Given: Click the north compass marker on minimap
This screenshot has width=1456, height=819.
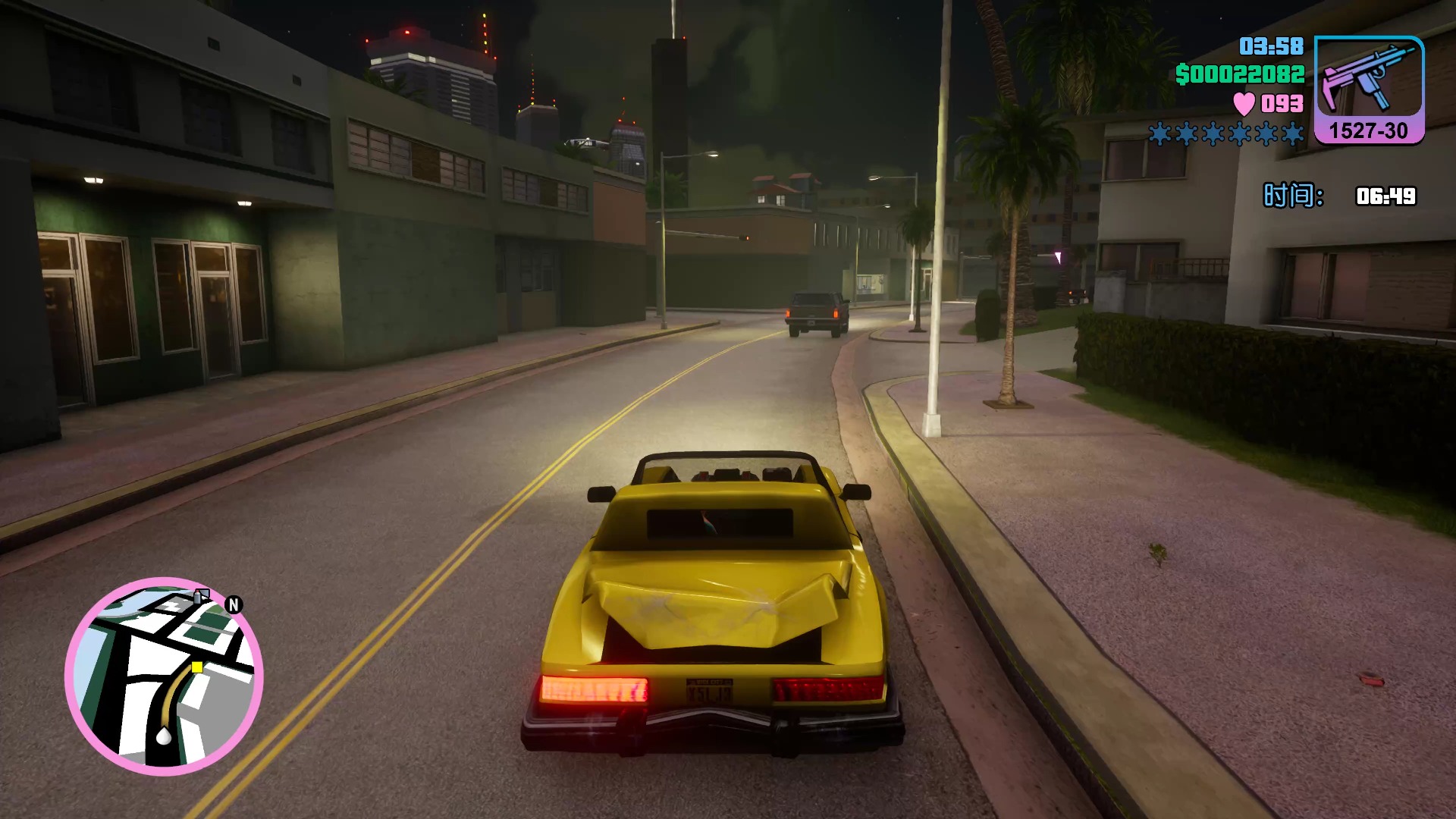Looking at the screenshot, I should [234, 604].
